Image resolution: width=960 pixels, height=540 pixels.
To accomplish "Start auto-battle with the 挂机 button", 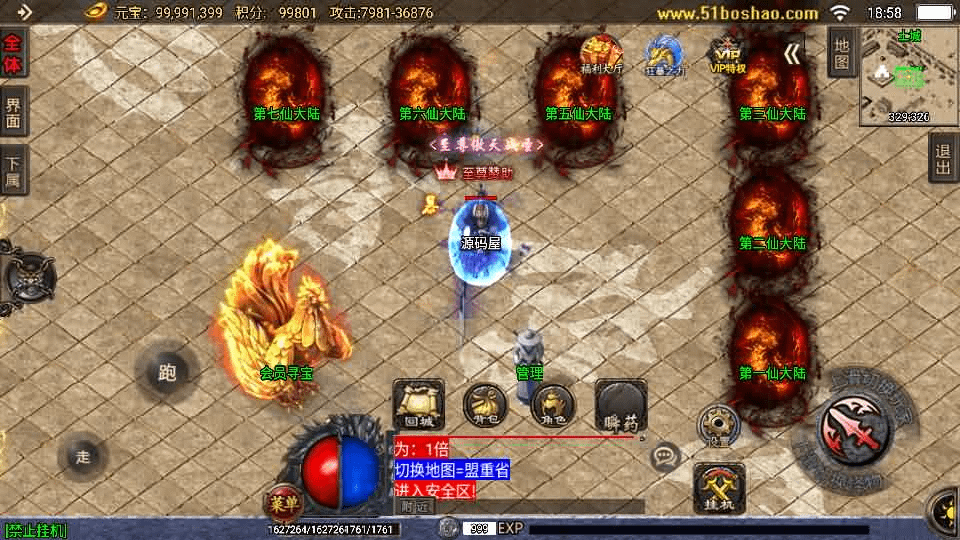I will pos(718,489).
